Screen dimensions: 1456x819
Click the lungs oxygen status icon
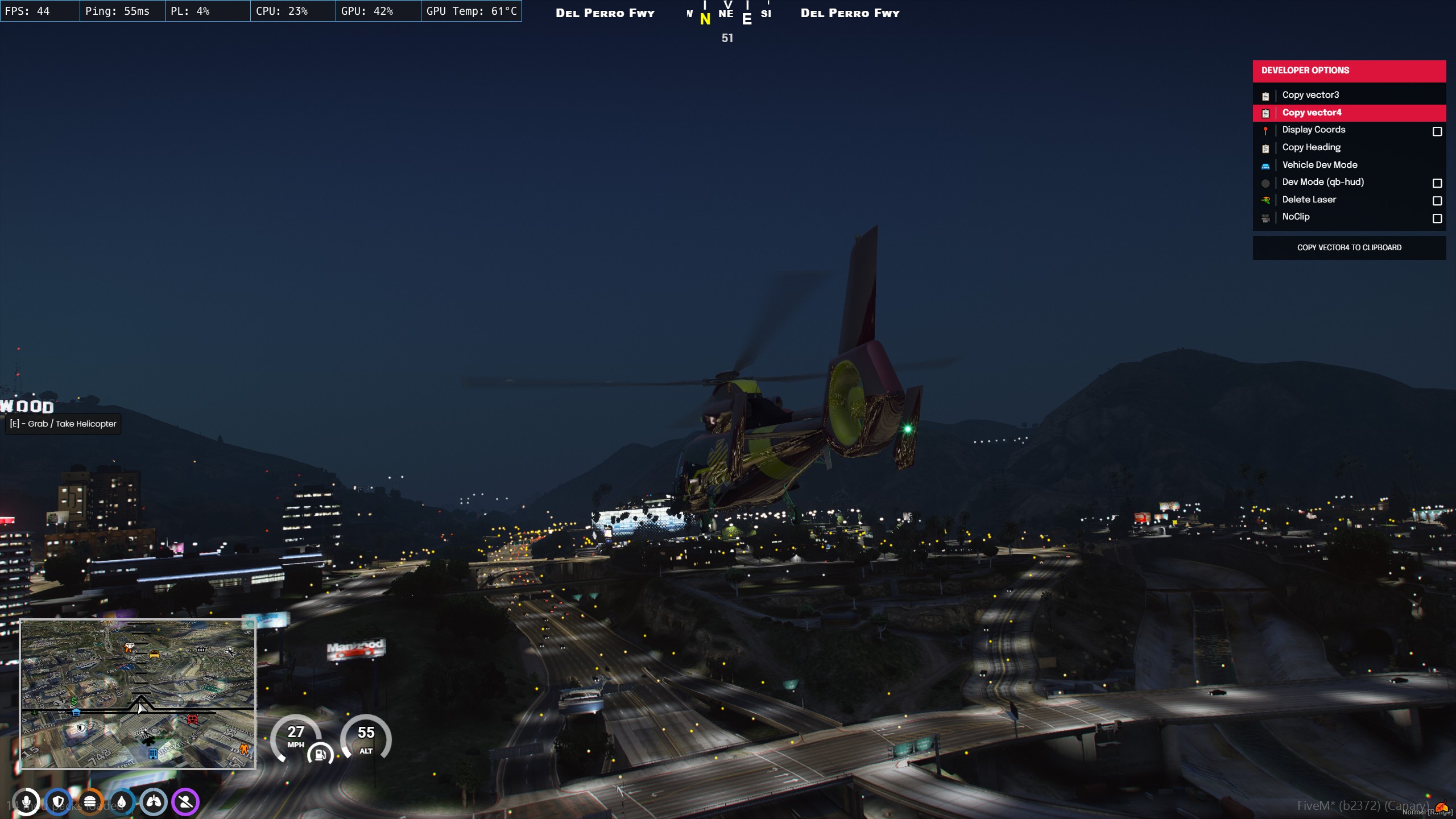point(154,802)
